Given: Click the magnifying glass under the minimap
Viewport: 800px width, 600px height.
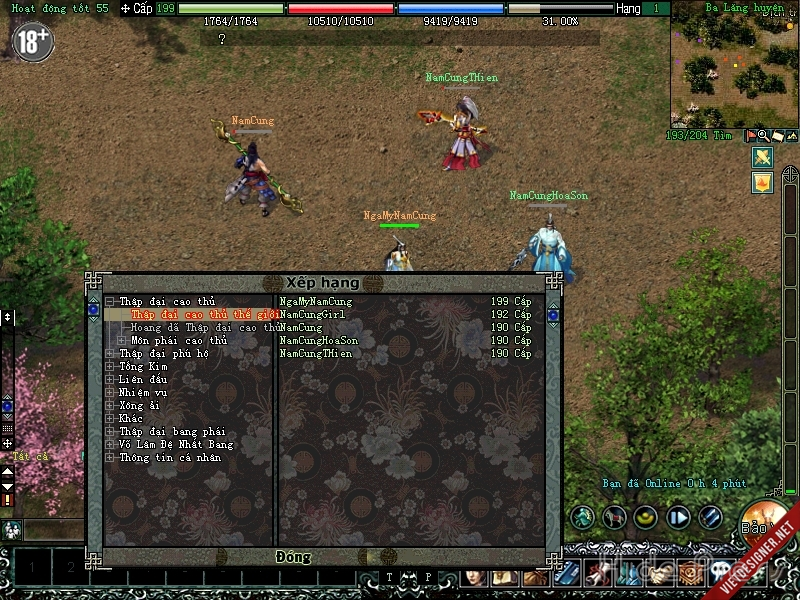Looking at the screenshot, I should [763, 136].
